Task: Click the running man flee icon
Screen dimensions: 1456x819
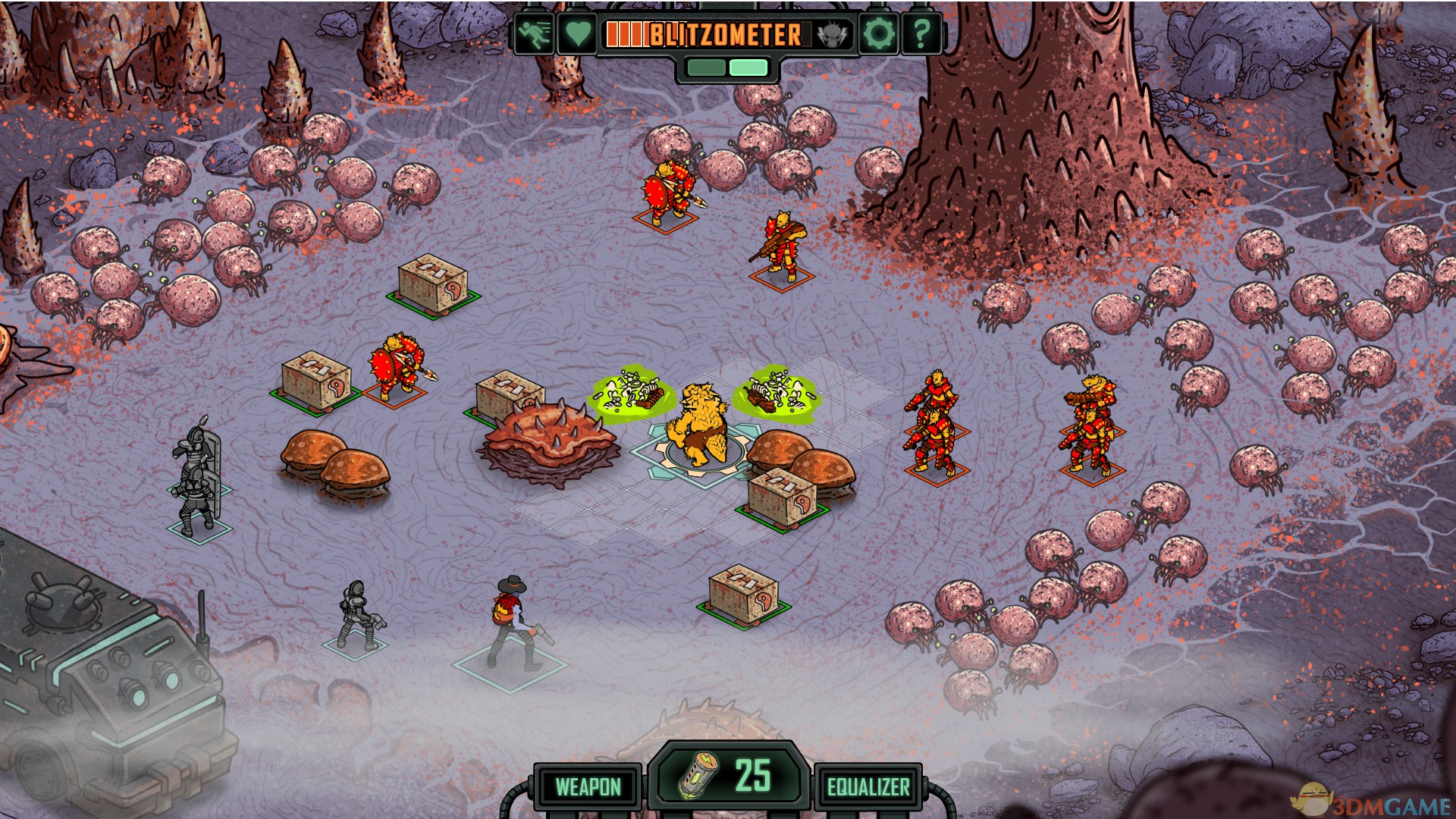Action: coord(535,34)
